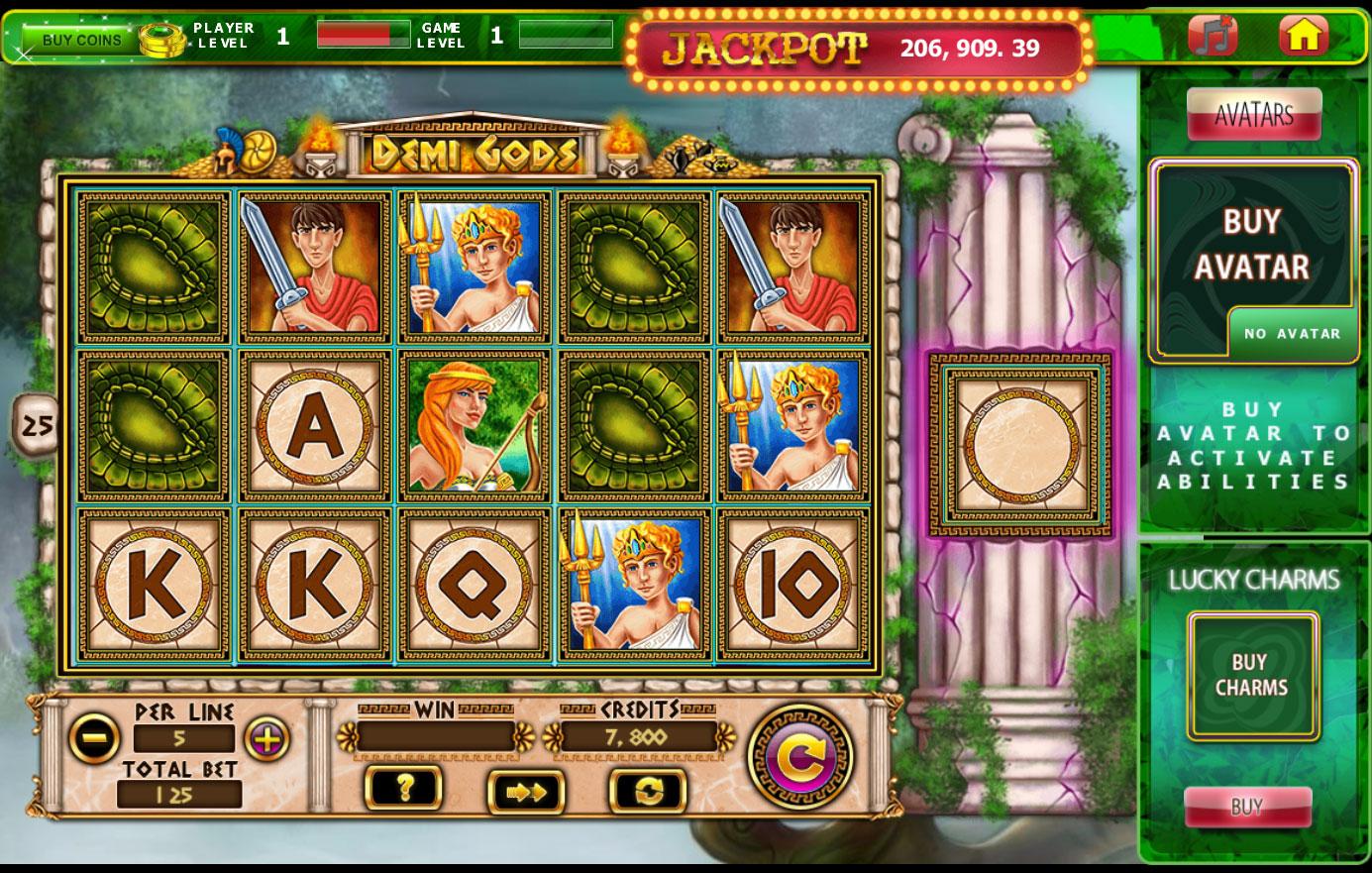
Task: Enable auto-spin with the refresh button
Action: pyautogui.click(x=648, y=791)
